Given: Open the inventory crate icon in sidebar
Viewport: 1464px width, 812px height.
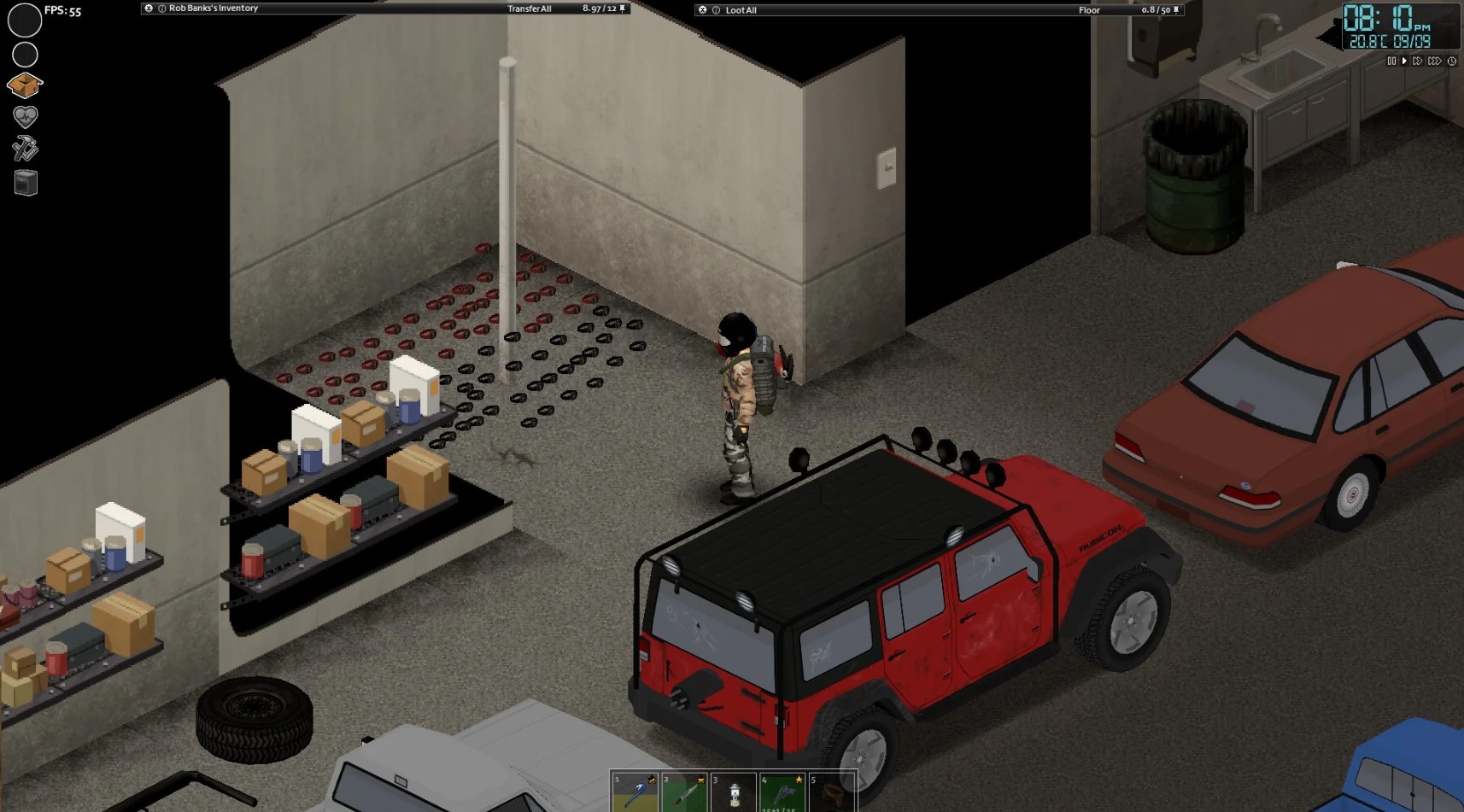Looking at the screenshot, I should 25,85.
